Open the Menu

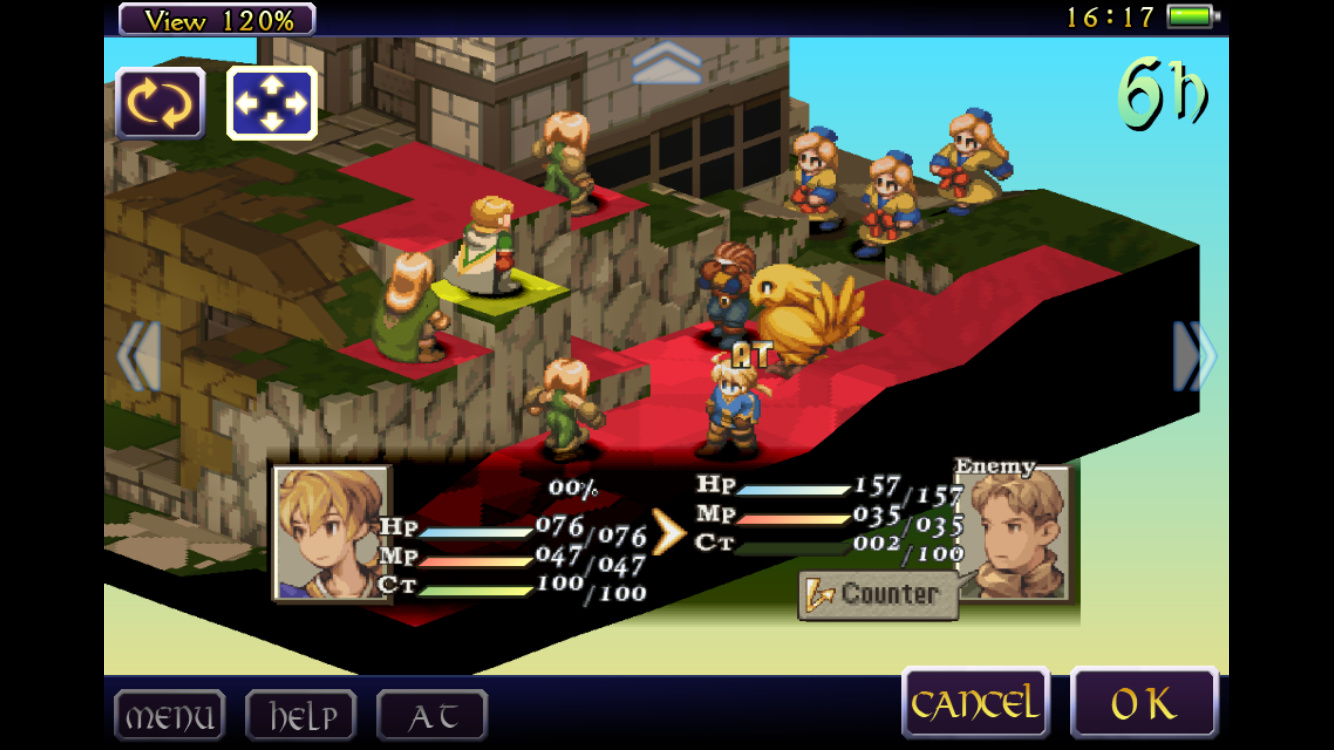[169, 716]
